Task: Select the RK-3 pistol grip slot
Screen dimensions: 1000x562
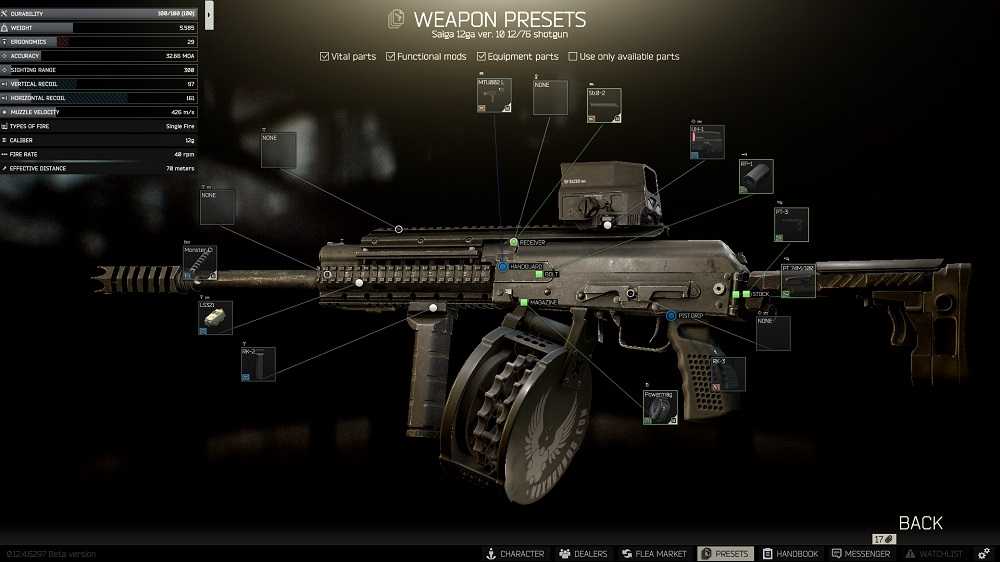Action: (x=728, y=373)
